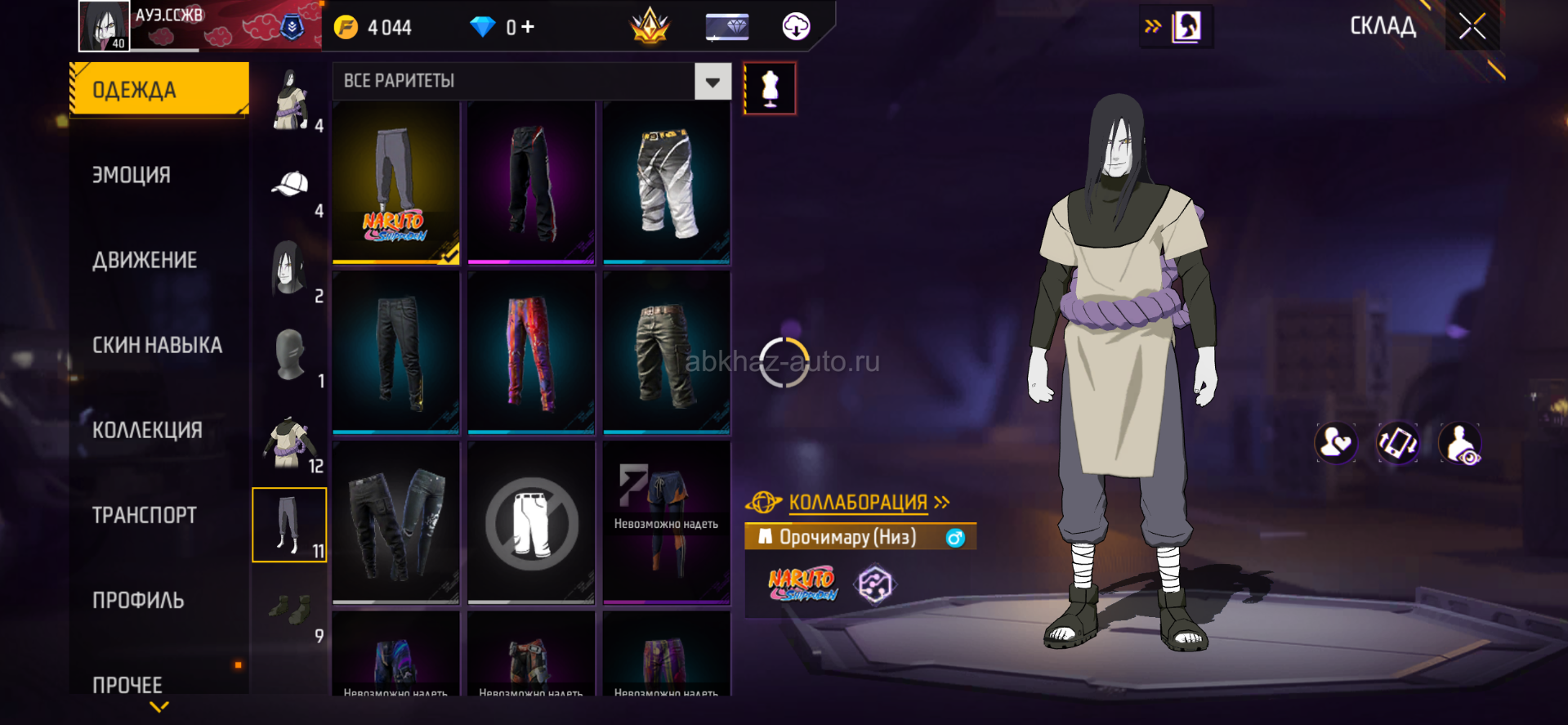Viewport: 1568px width, 725px height.
Task: Switch to the ЭМОЦИЯ tab
Action: [x=132, y=175]
